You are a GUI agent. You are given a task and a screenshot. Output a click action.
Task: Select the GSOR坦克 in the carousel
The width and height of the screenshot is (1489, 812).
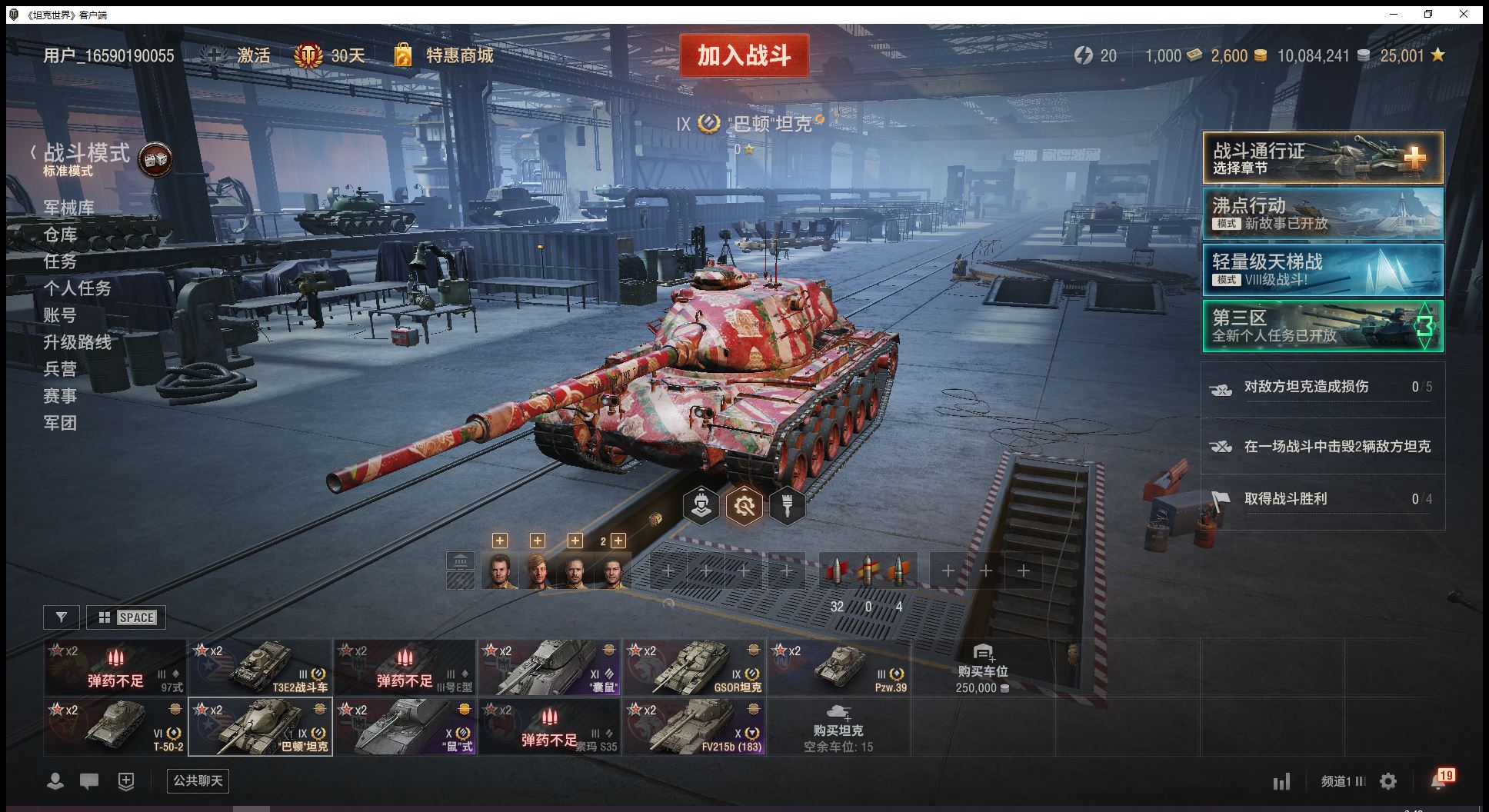point(694,667)
